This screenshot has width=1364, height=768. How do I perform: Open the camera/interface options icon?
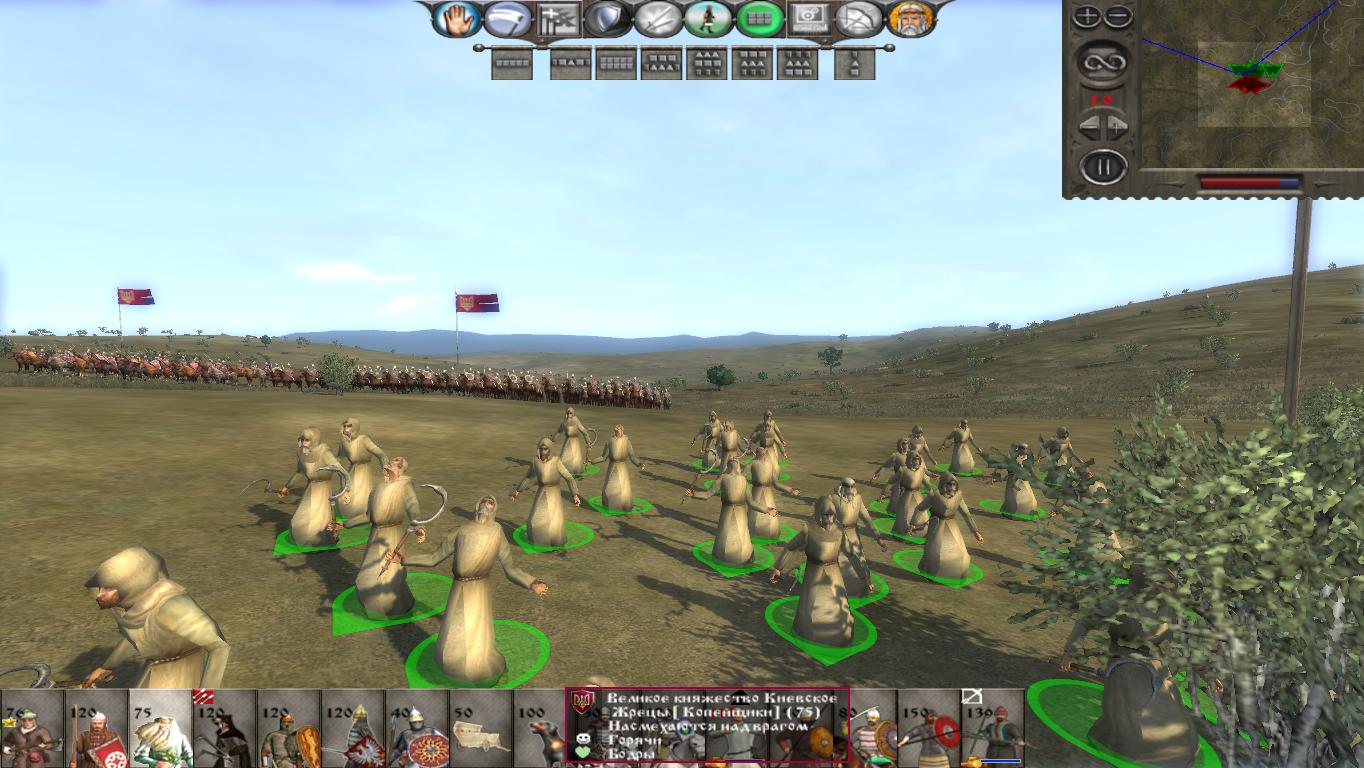(809, 18)
